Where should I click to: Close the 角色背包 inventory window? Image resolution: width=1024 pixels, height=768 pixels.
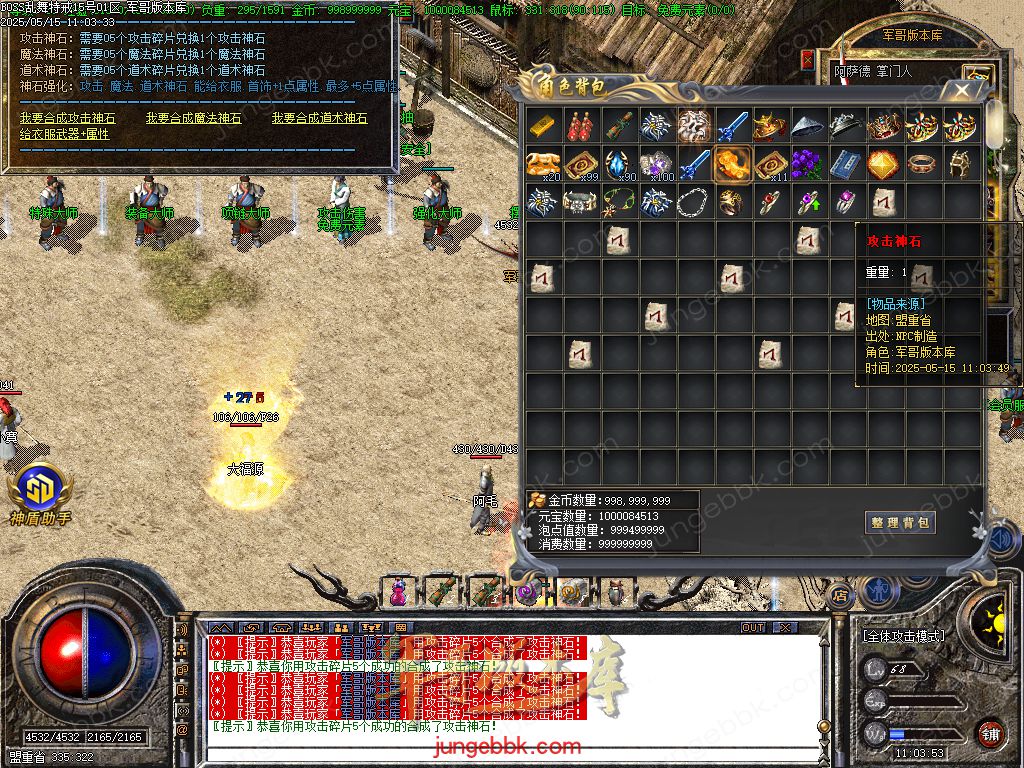[x=962, y=90]
